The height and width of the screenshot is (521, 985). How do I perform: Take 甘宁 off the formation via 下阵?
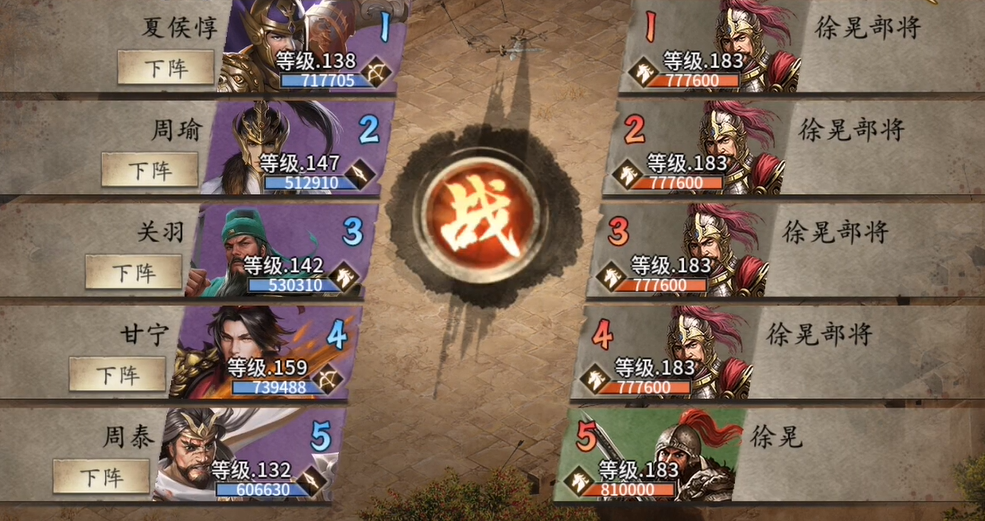(x=117, y=375)
